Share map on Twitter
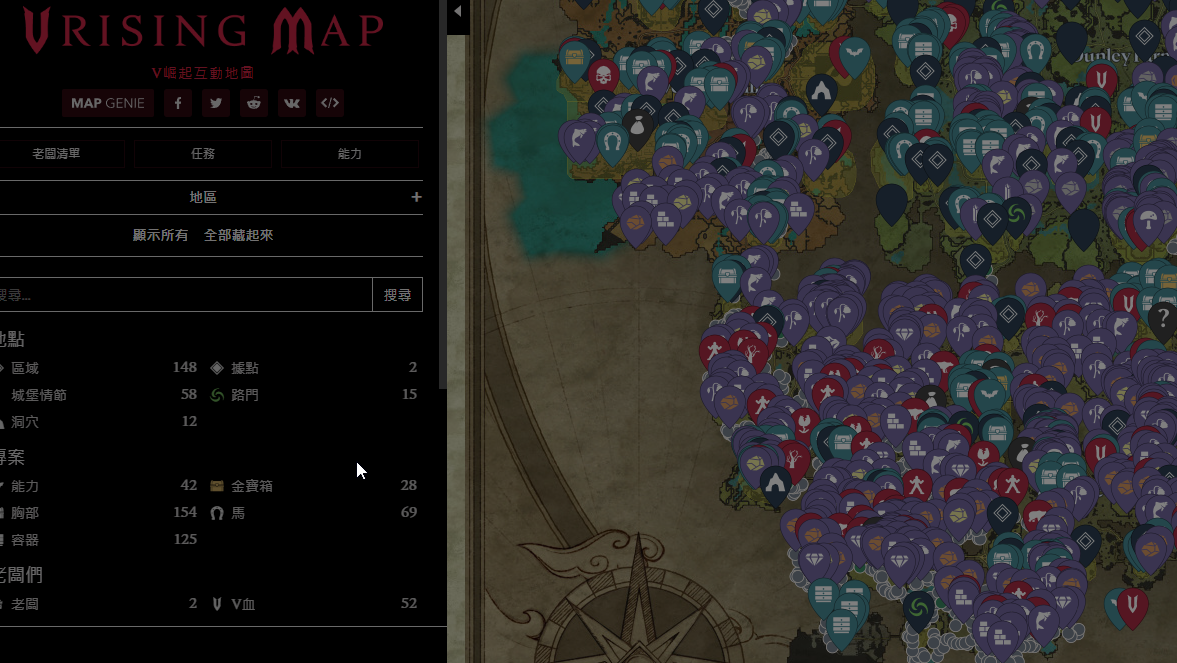This screenshot has width=1177, height=663. (x=216, y=103)
